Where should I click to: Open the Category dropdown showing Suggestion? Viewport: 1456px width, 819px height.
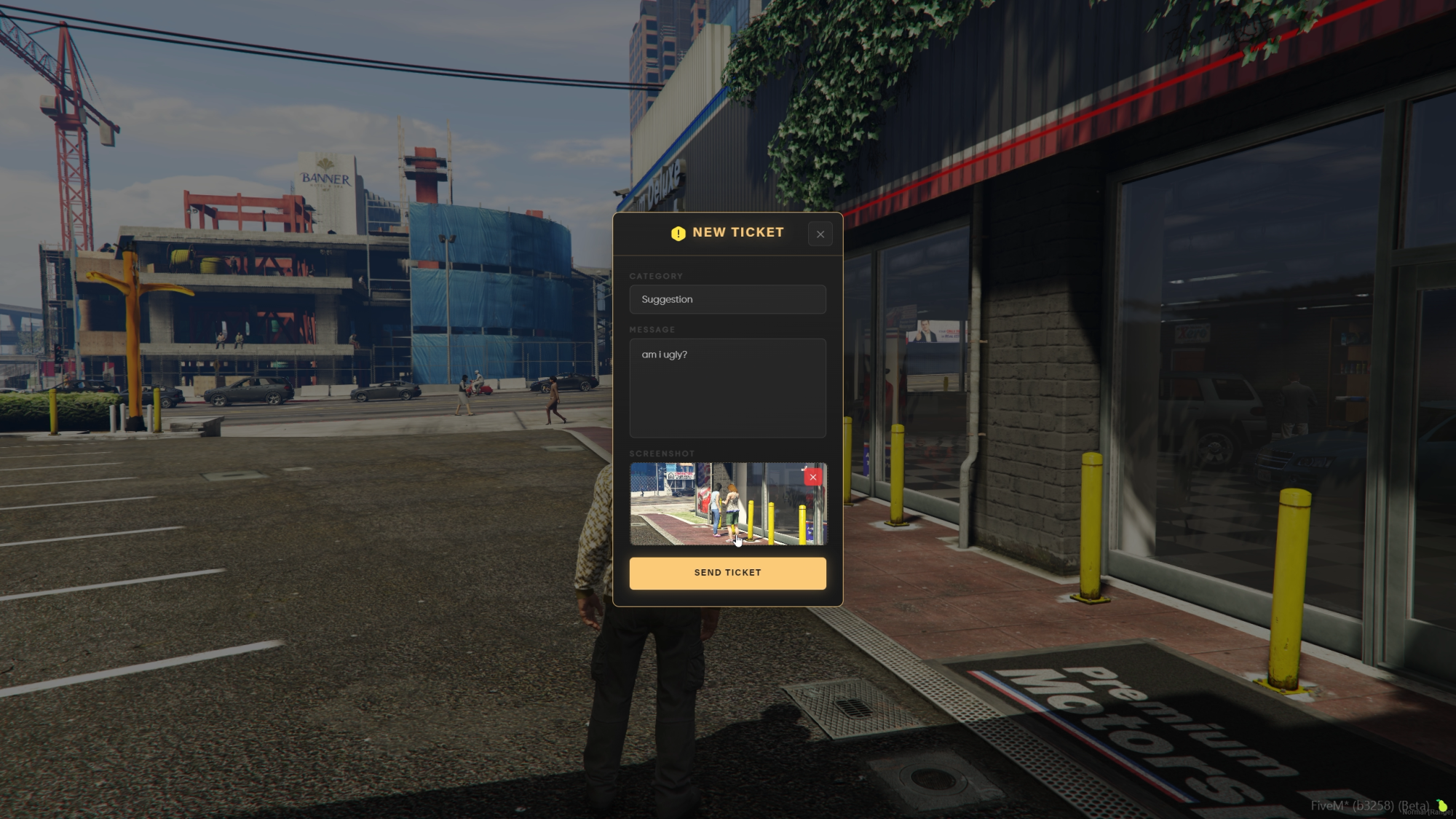(727, 299)
